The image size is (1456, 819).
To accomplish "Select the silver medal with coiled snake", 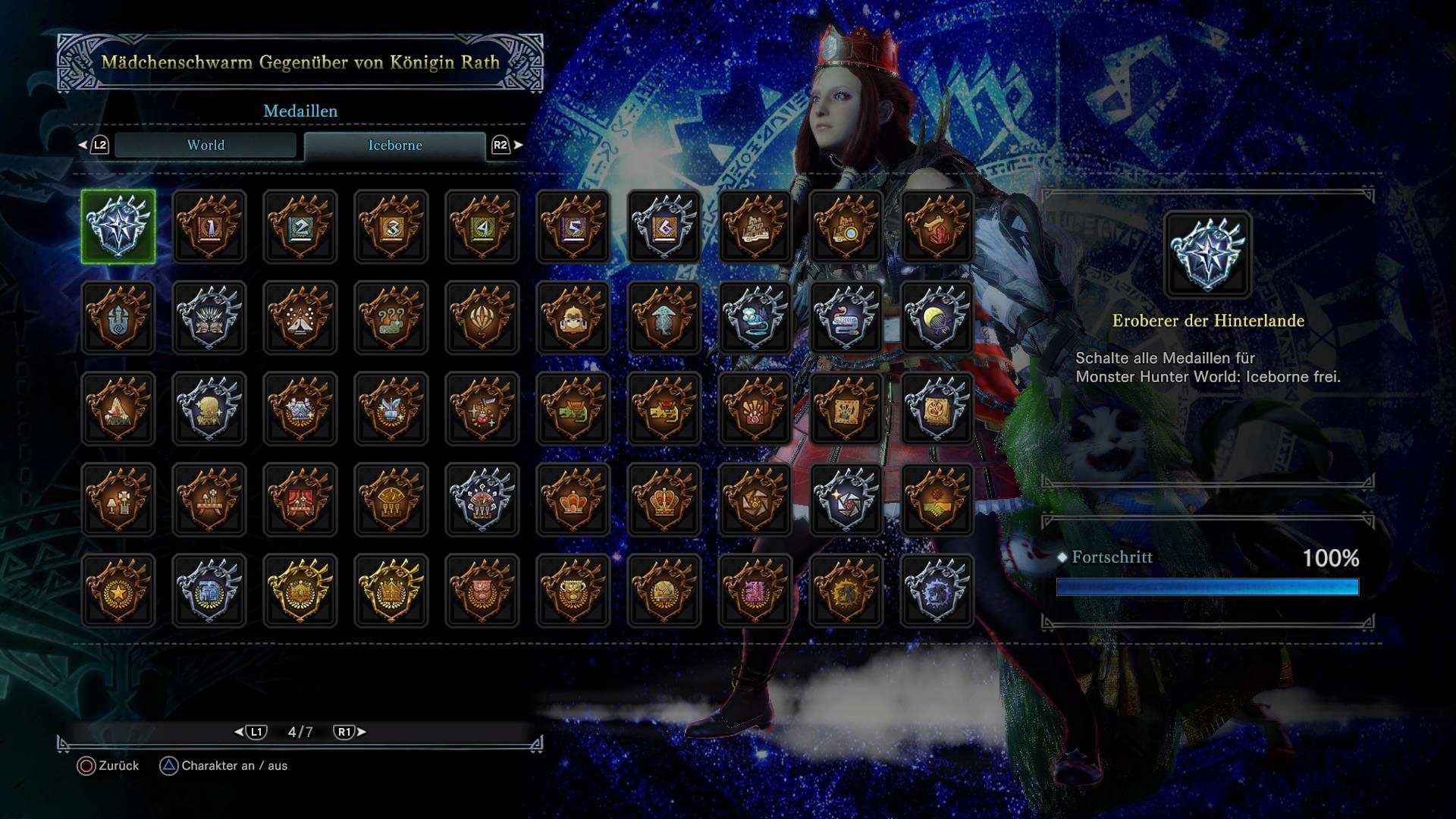I will point(846,318).
